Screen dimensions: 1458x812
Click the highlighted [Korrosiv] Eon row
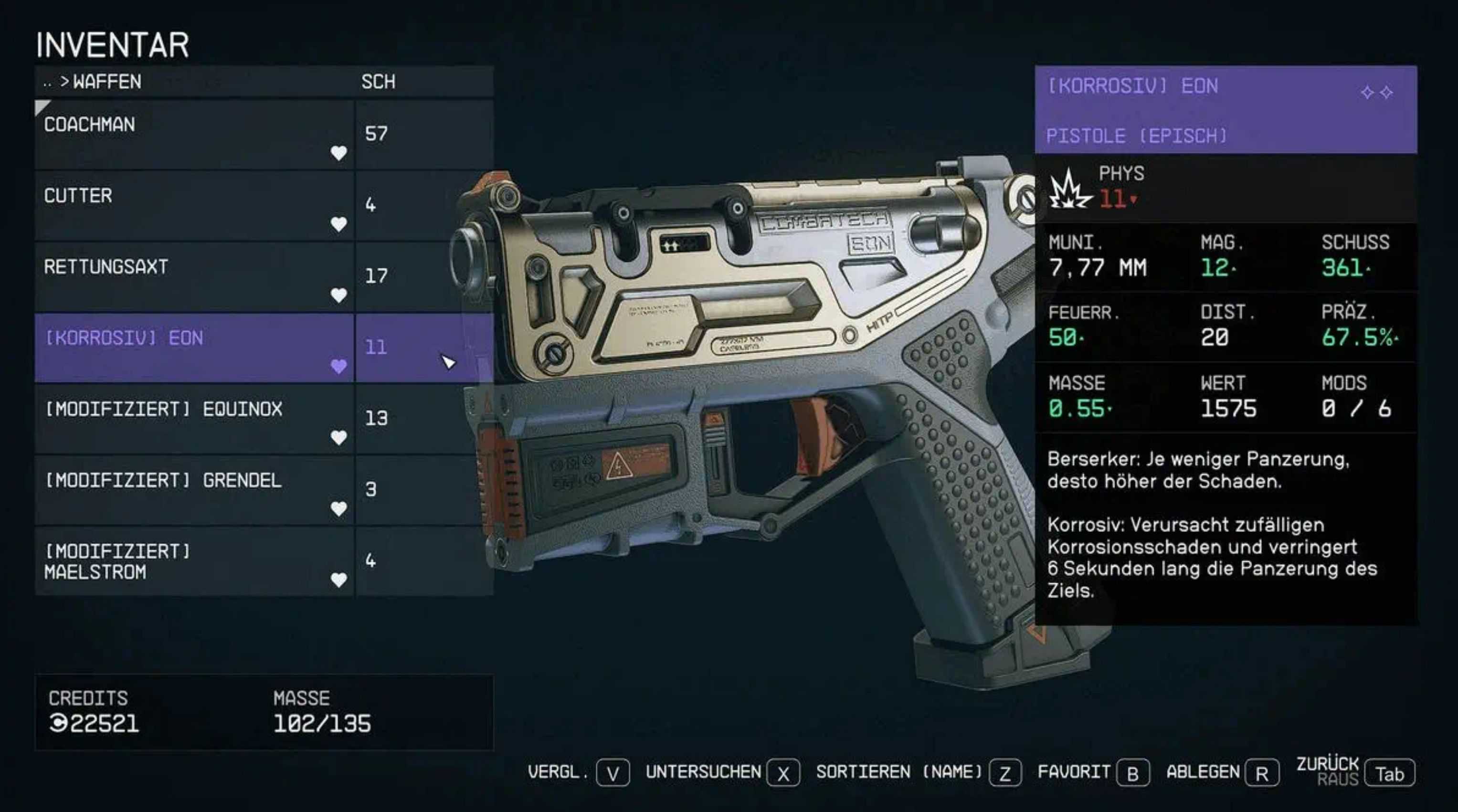coord(192,347)
